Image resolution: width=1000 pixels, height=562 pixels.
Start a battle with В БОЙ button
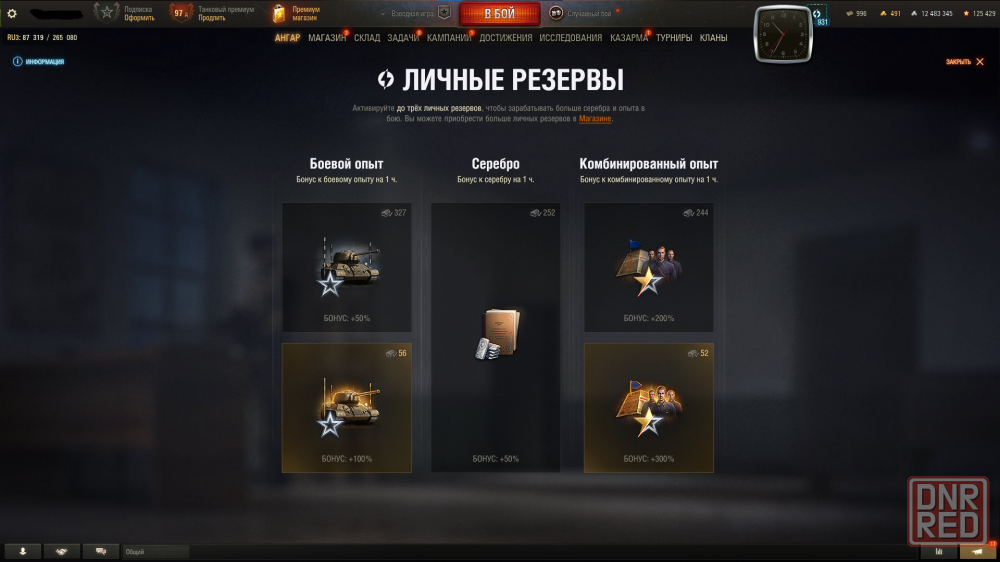click(x=499, y=14)
